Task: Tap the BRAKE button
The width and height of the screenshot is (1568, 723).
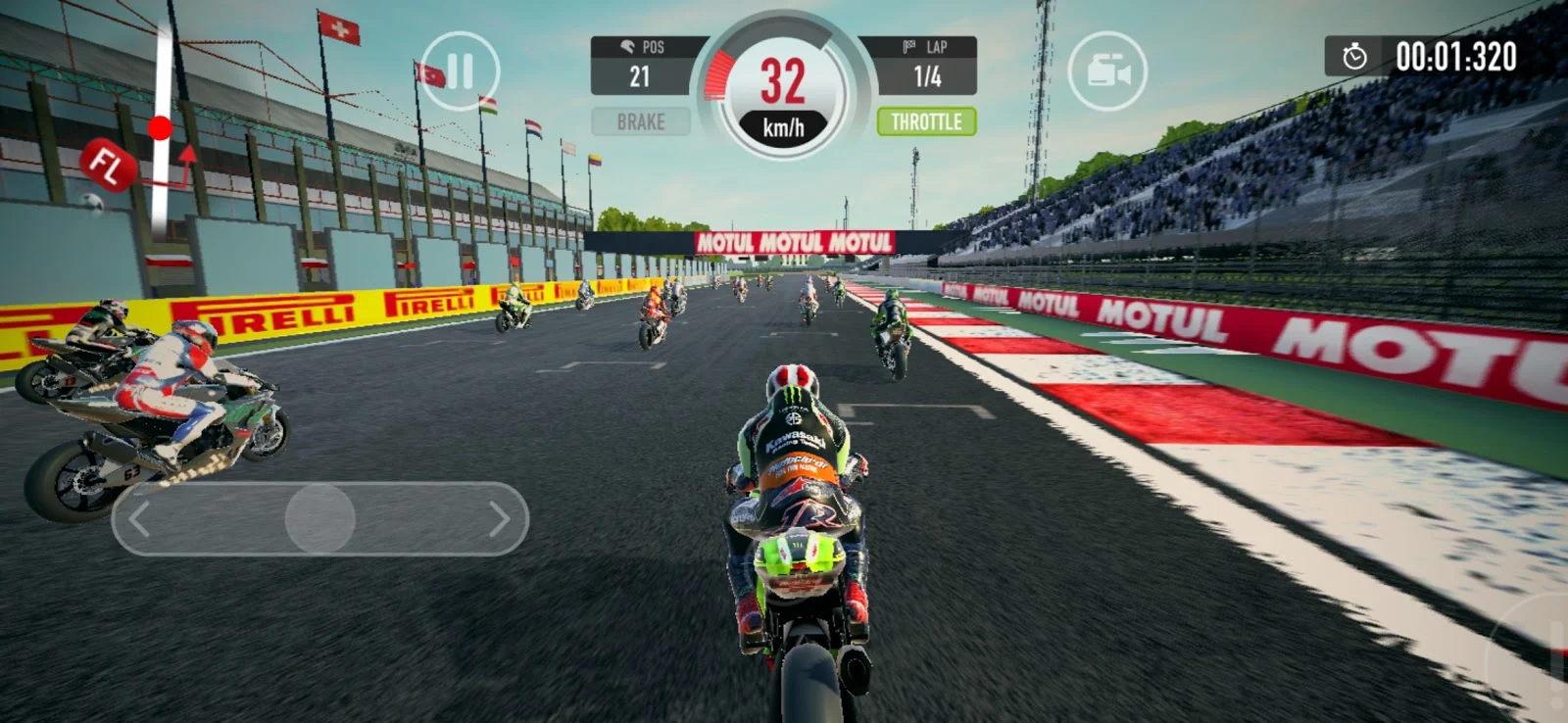Action: click(x=641, y=122)
